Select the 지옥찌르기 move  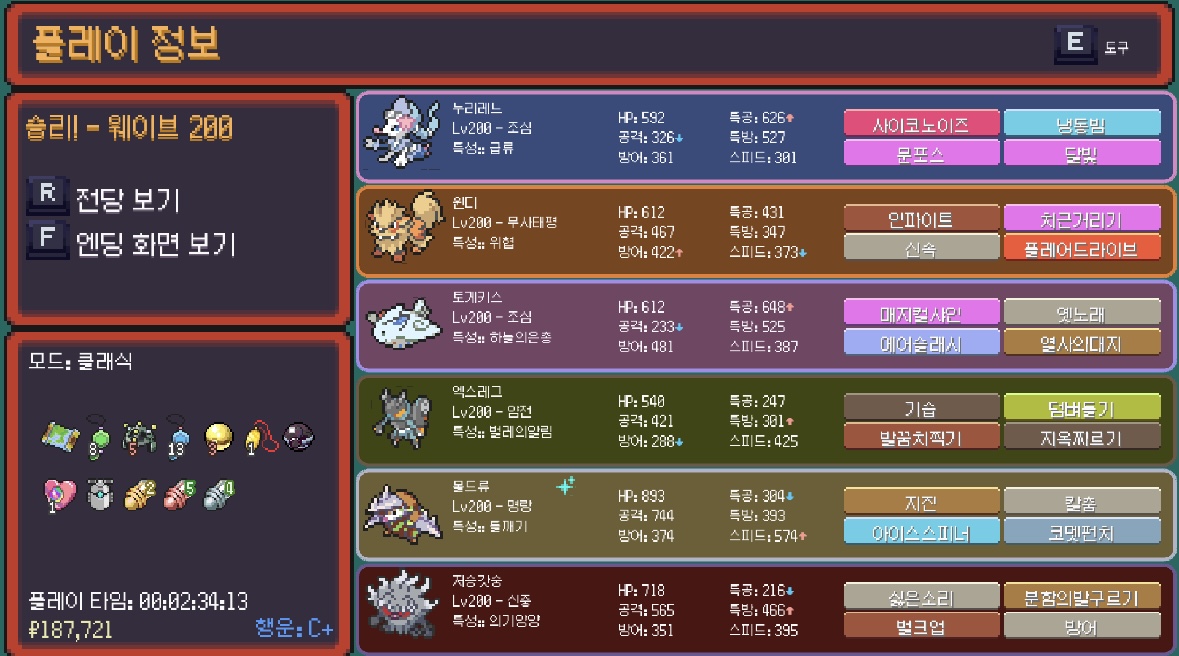pos(1082,437)
